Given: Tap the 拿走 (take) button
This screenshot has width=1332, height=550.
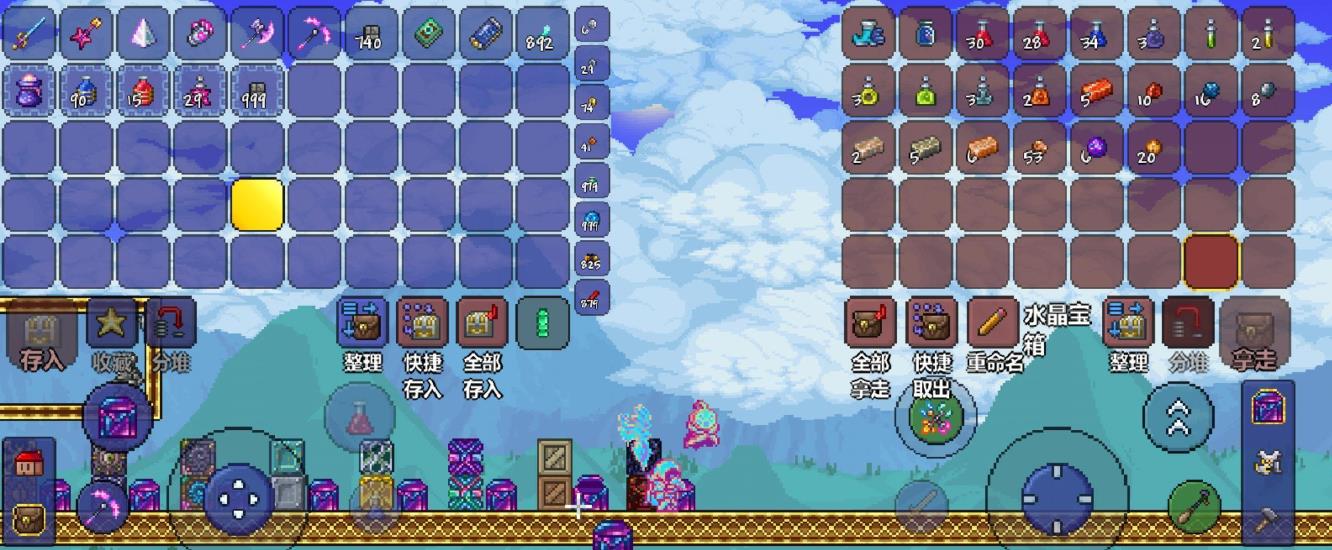Looking at the screenshot, I should tap(1254, 328).
